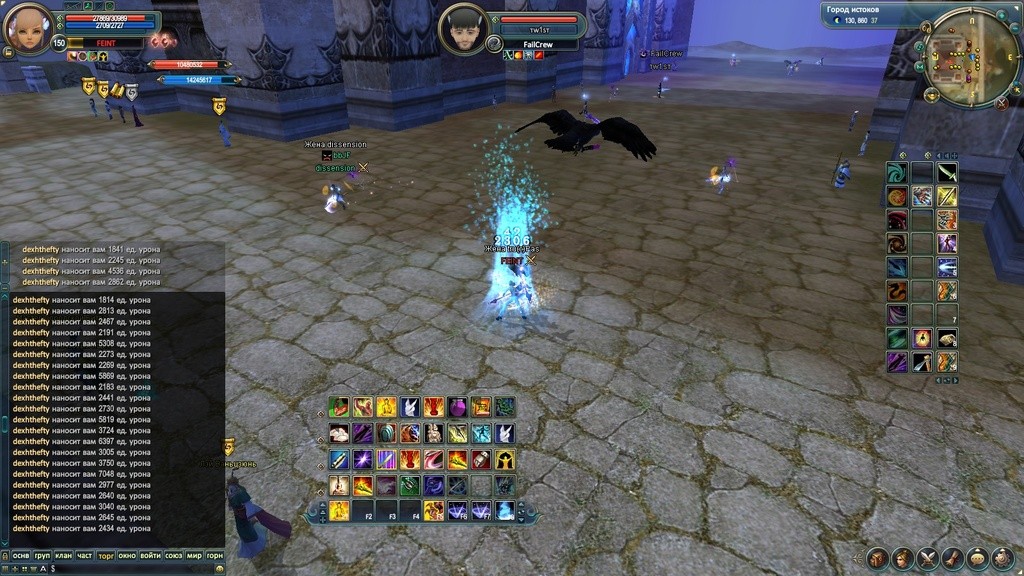Select the player's own portrait
This screenshot has width=1024, height=576.
click(28, 28)
